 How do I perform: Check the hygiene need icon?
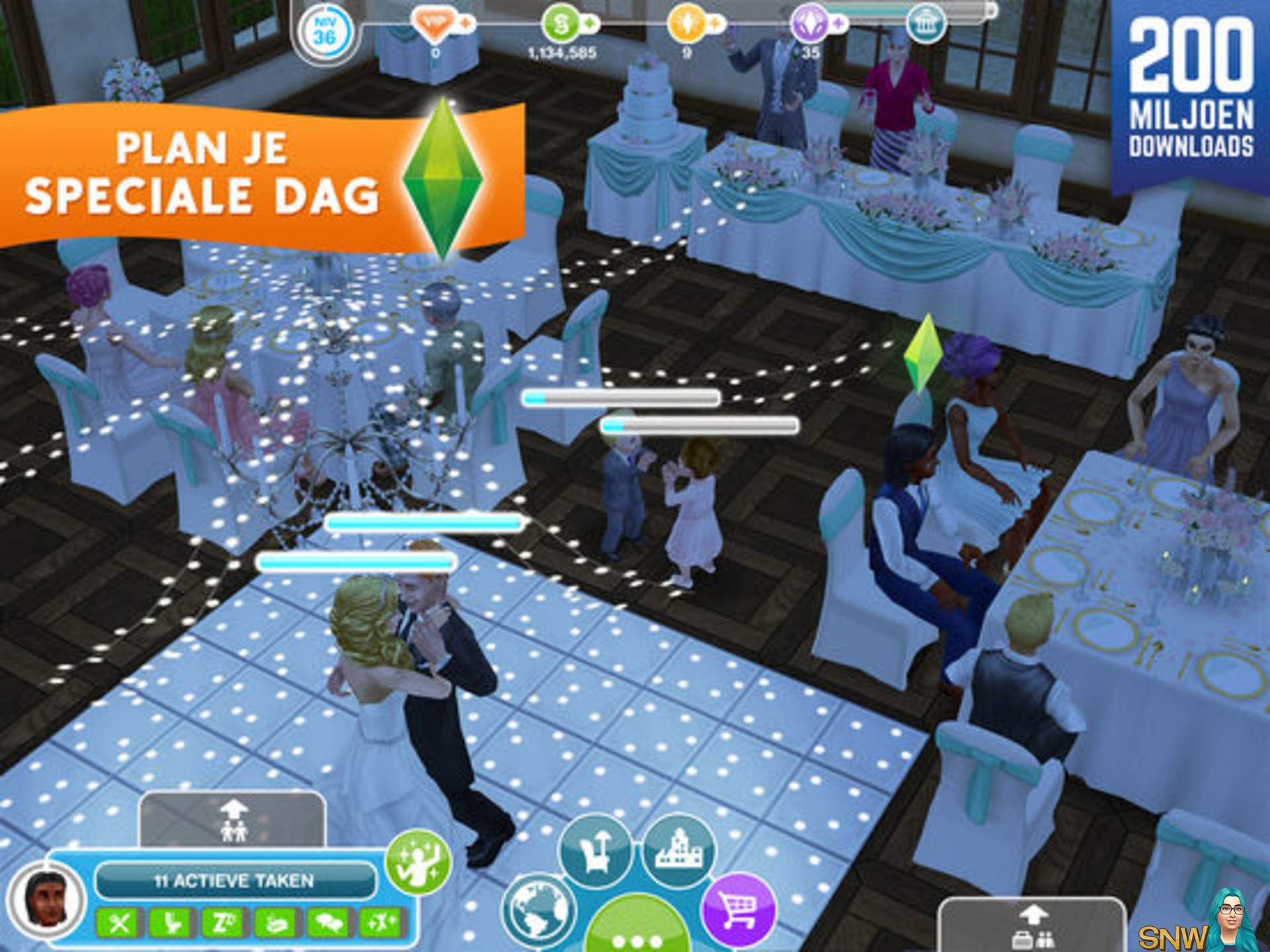pos(275,923)
